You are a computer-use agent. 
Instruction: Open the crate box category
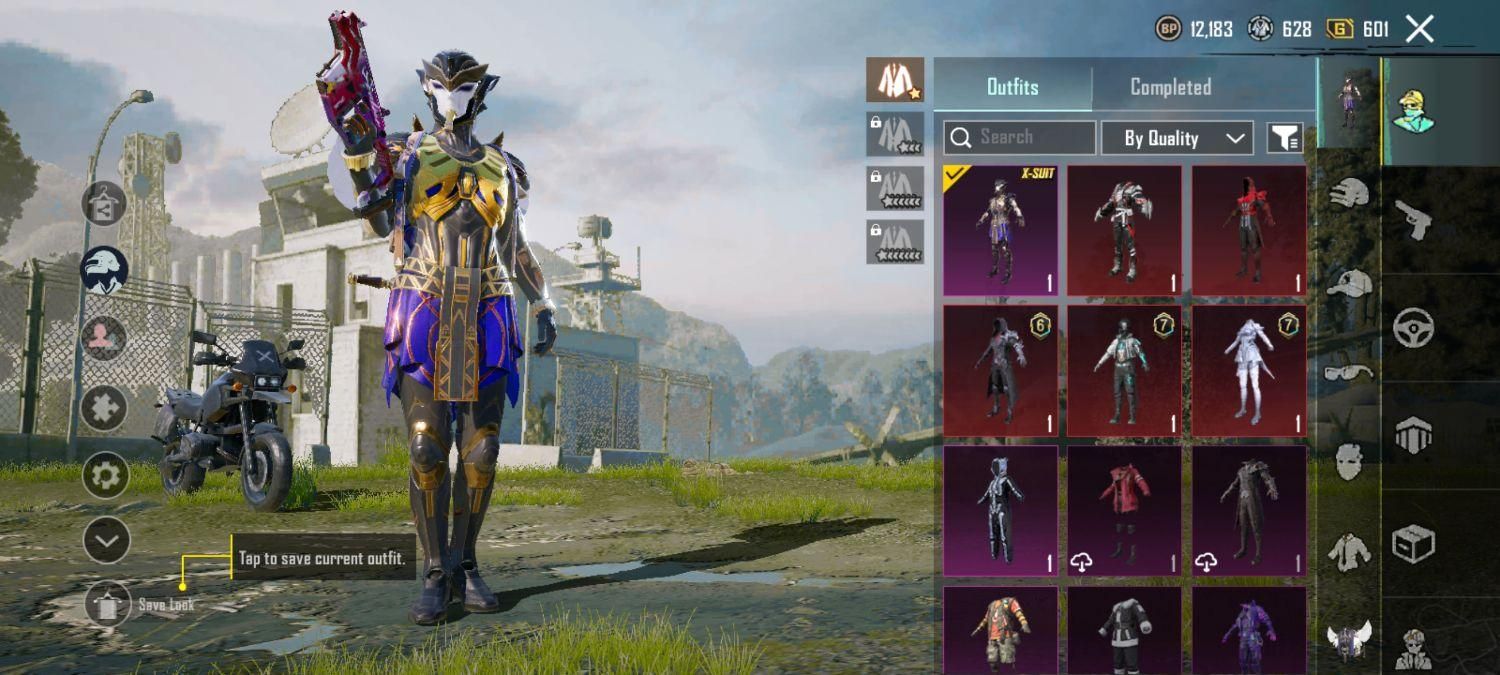click(1413, 543)
